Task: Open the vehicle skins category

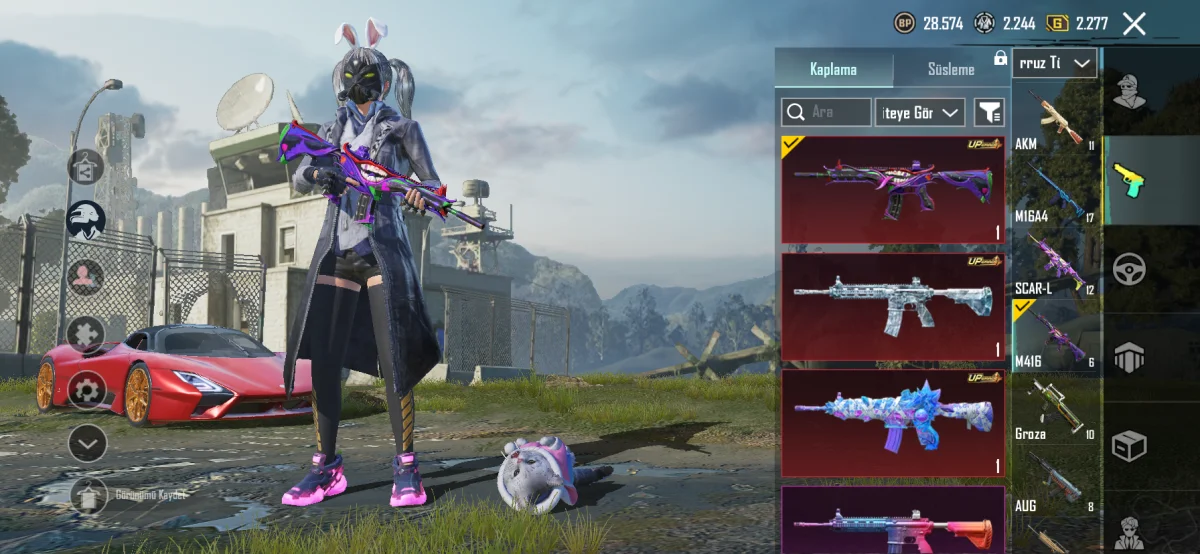Action: (1129, 270)
